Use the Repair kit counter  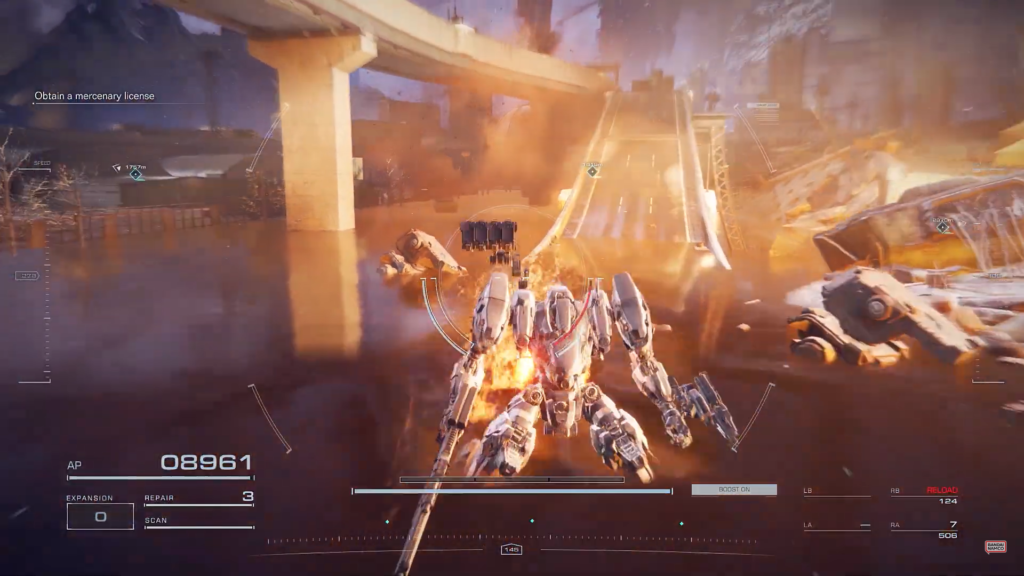[199, 497]
